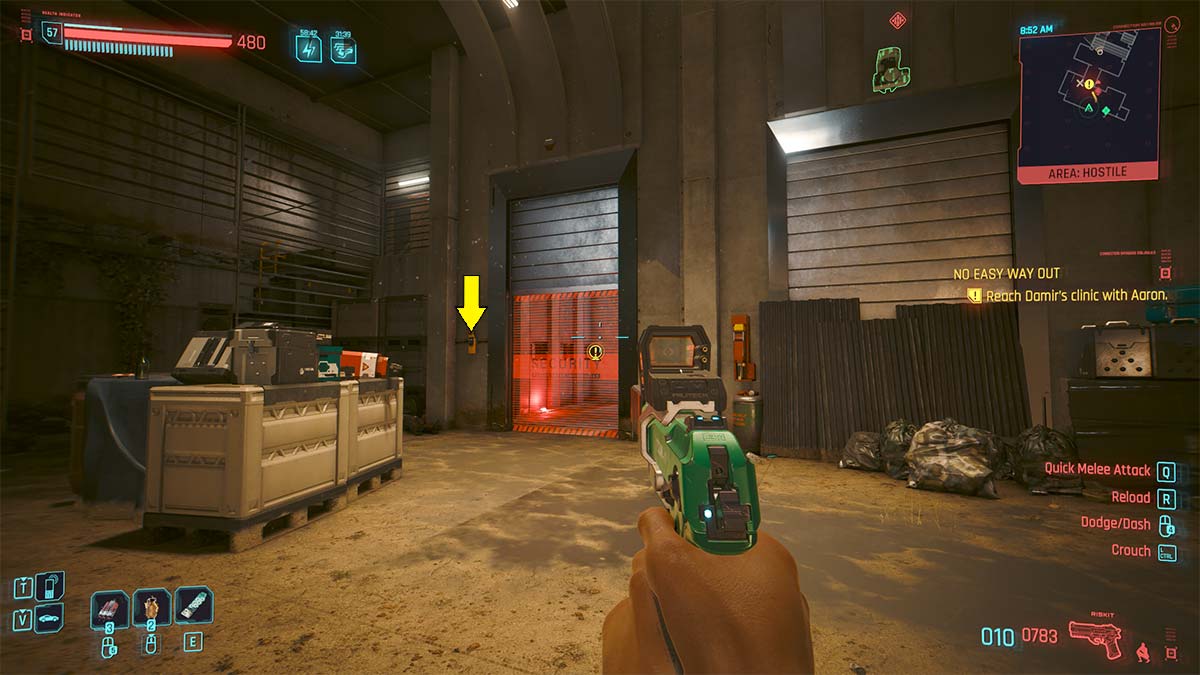Select the yellow quest marker on minimap
Viewport: 1200px width, 675px height.
1089,85
